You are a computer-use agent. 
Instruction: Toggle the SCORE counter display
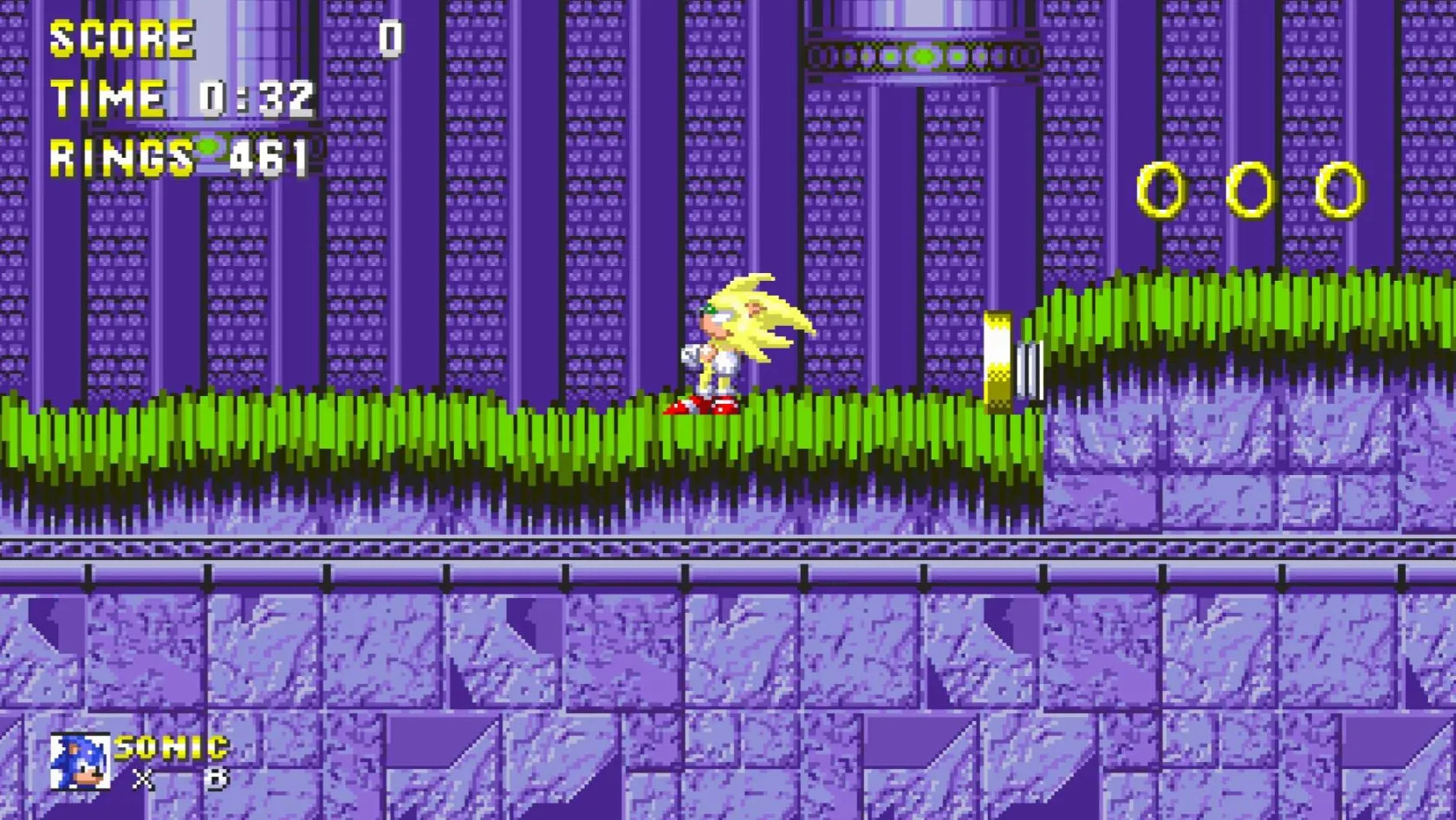pyautogui.click(x=121, y=36)
